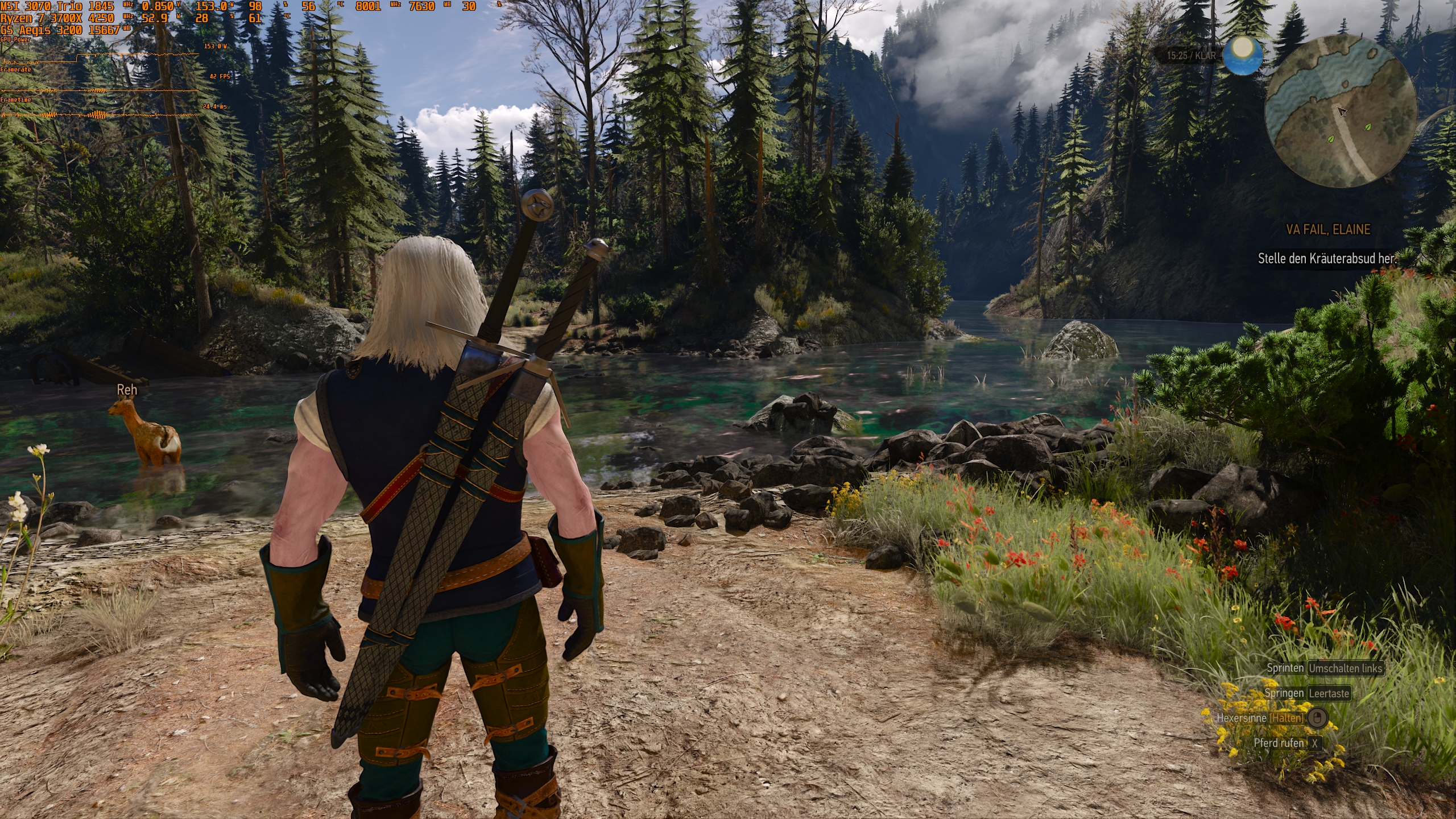Select the VA FAIL, ELAINE quest tracker
This screenshot has width=1456, height=819.
tap(1328, 230)
